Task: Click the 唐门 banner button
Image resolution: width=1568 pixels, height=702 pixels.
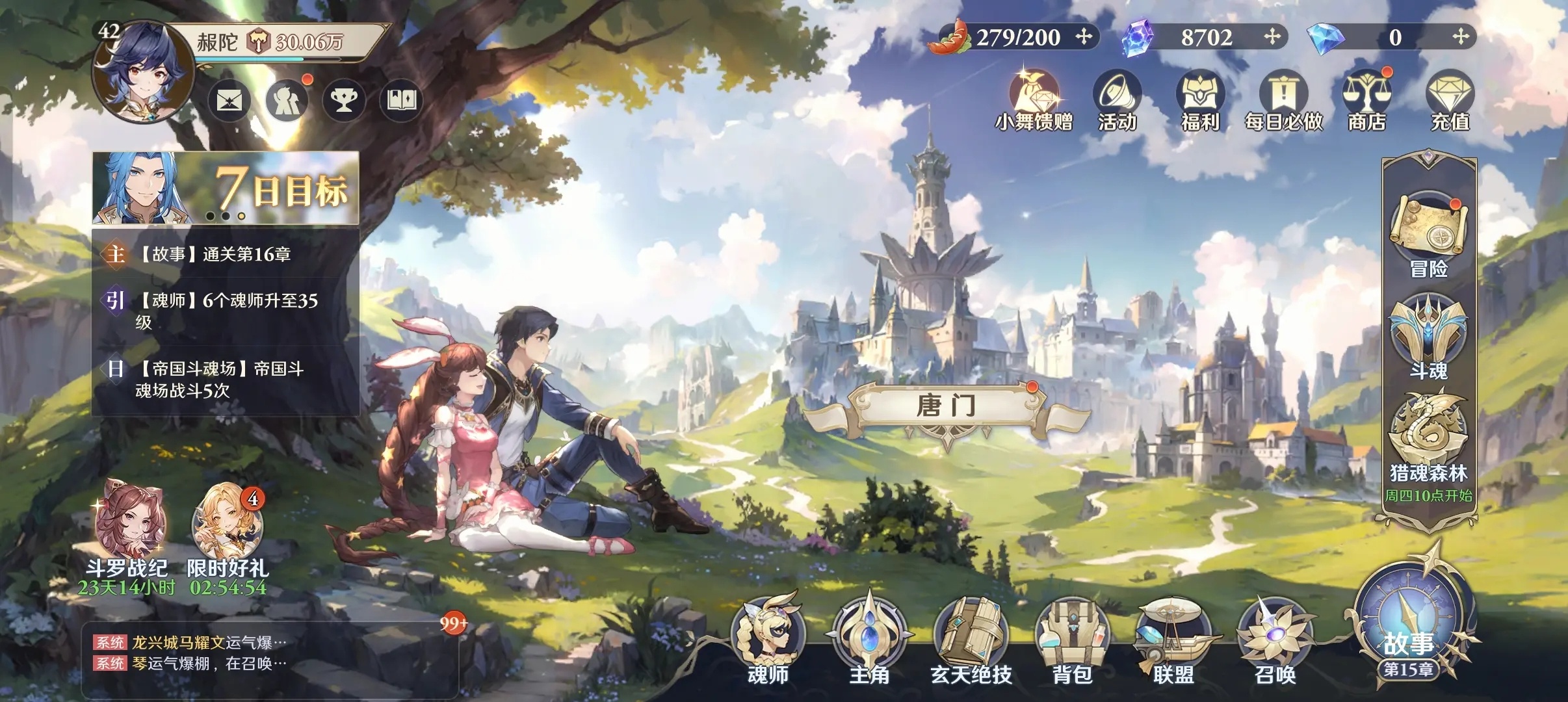Action: coord(946,407)
